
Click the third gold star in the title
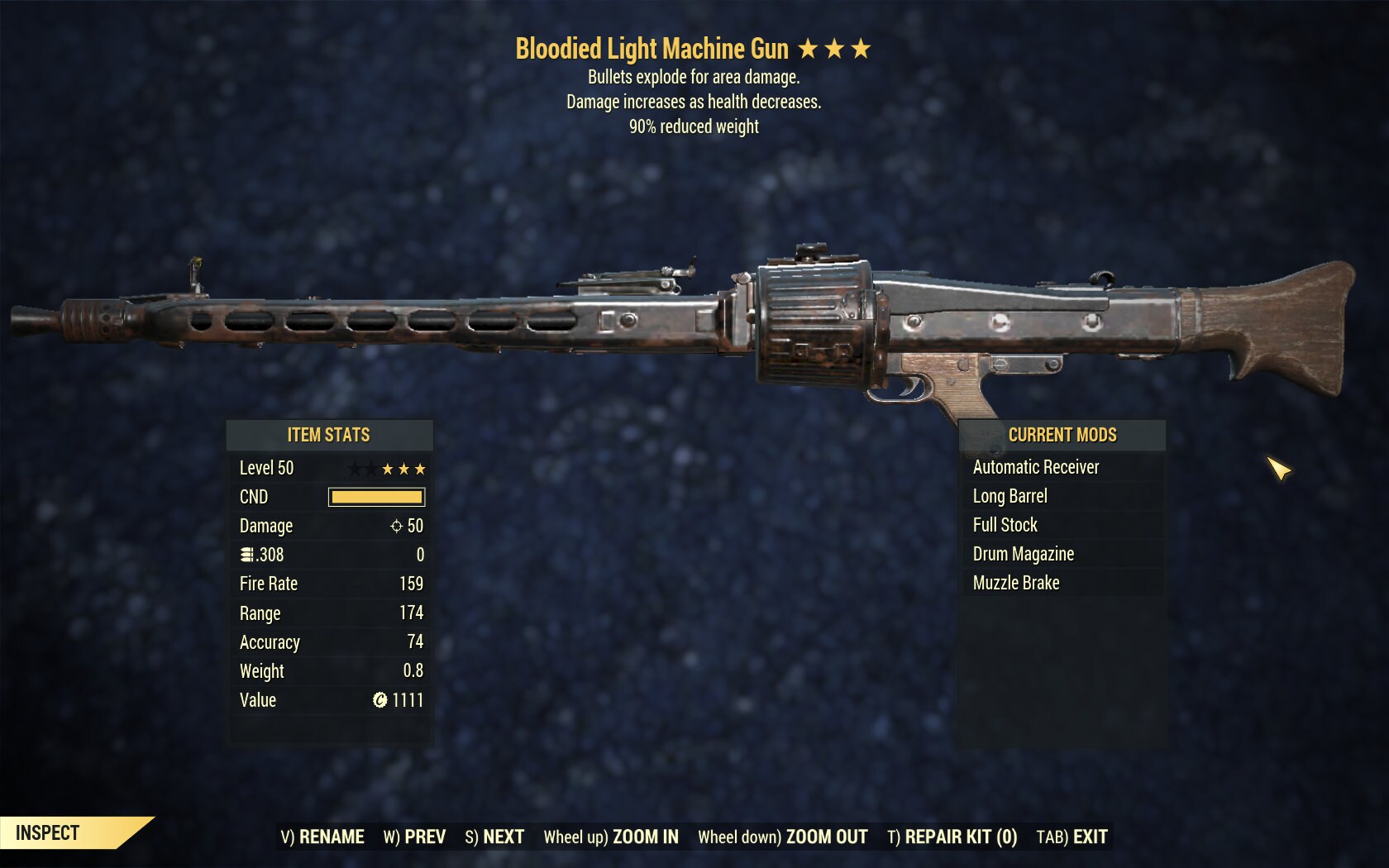pos(860,49)
